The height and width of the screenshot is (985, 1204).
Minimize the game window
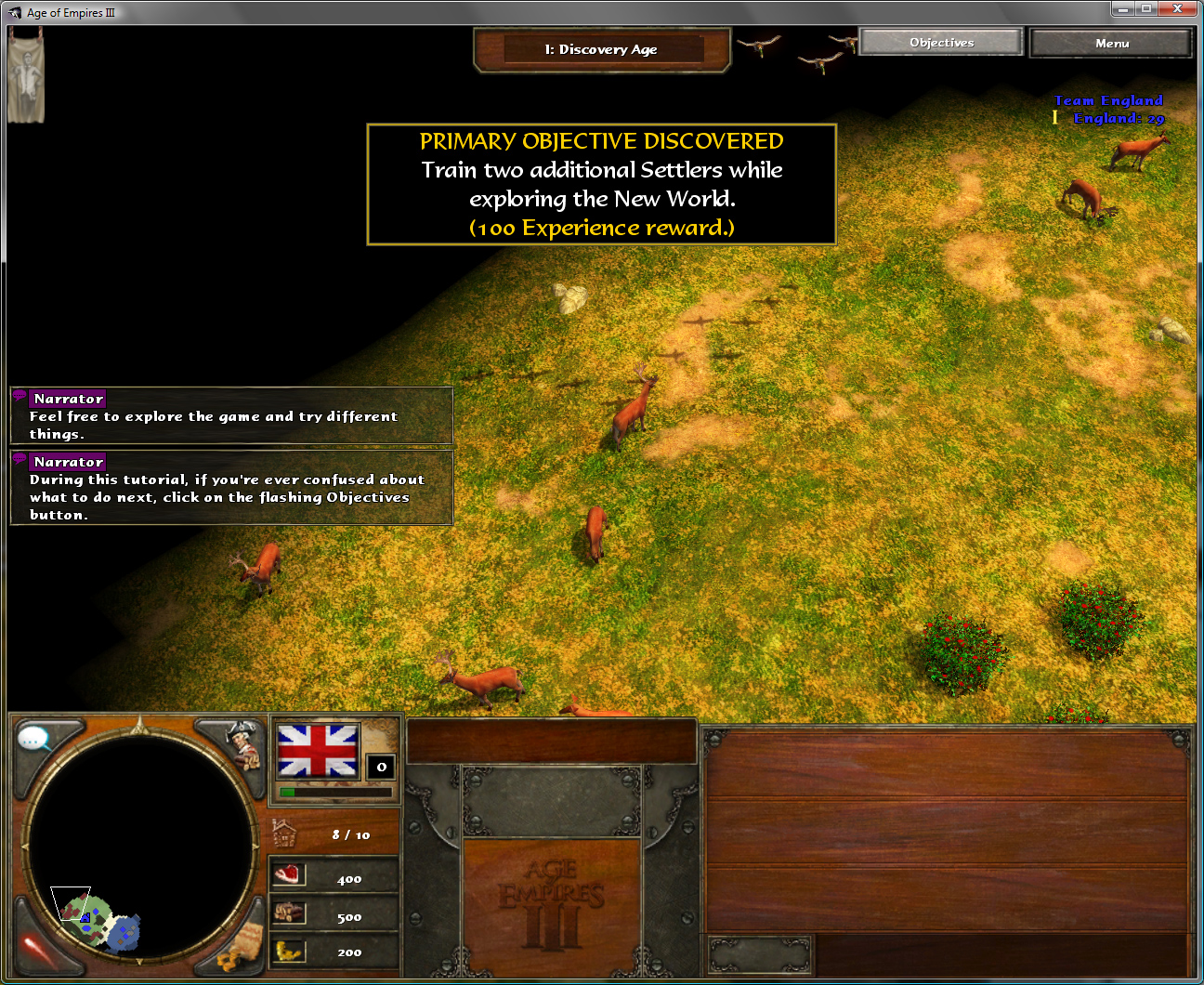click(x=1122, y=9)
